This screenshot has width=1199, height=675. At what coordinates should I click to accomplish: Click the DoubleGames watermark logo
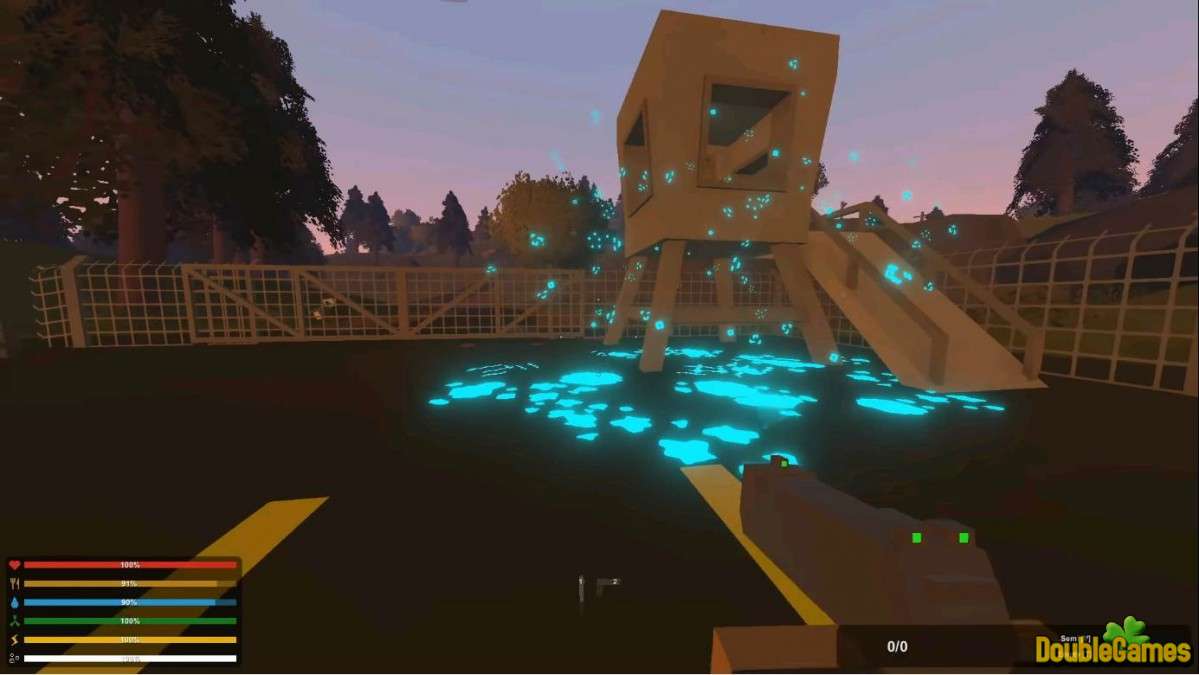click(x=1112, y=644)
